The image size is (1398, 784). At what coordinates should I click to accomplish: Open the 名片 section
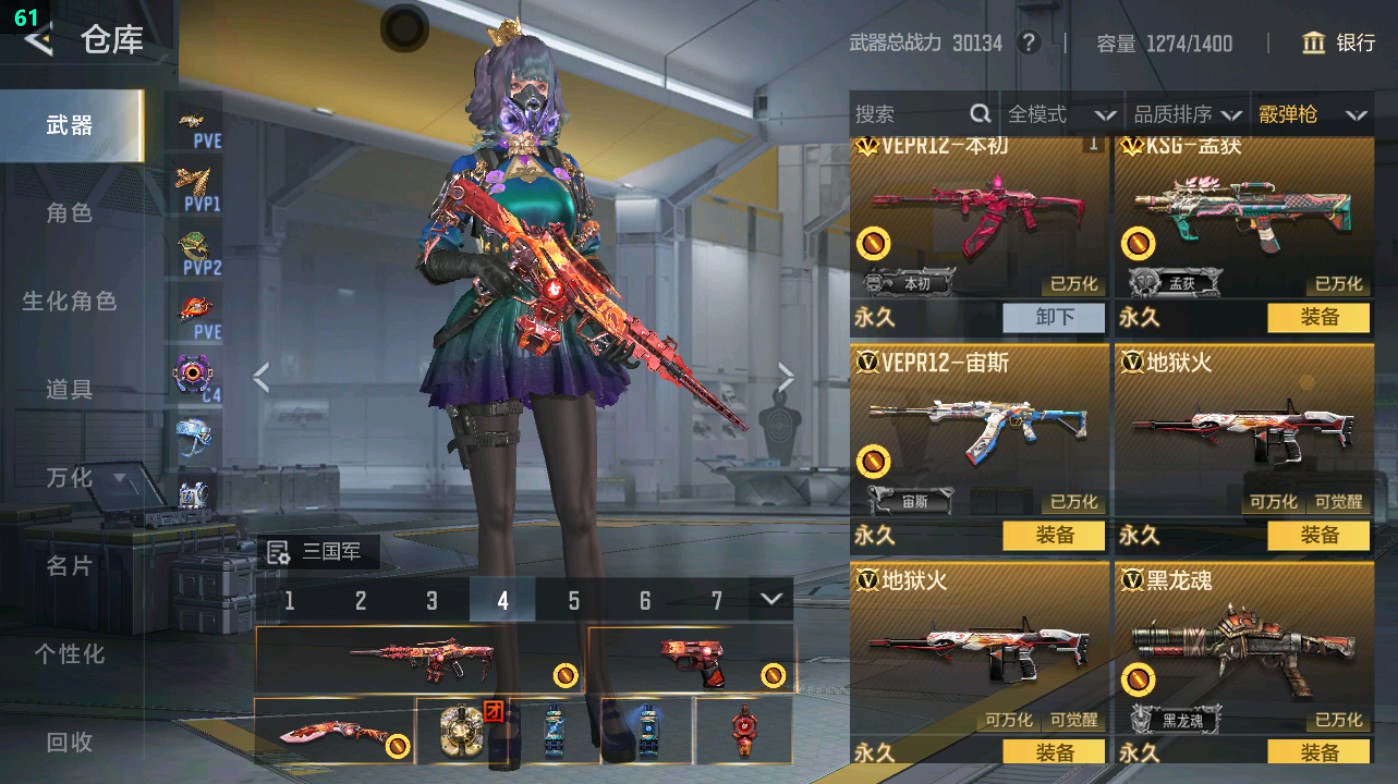pos(69,566)
